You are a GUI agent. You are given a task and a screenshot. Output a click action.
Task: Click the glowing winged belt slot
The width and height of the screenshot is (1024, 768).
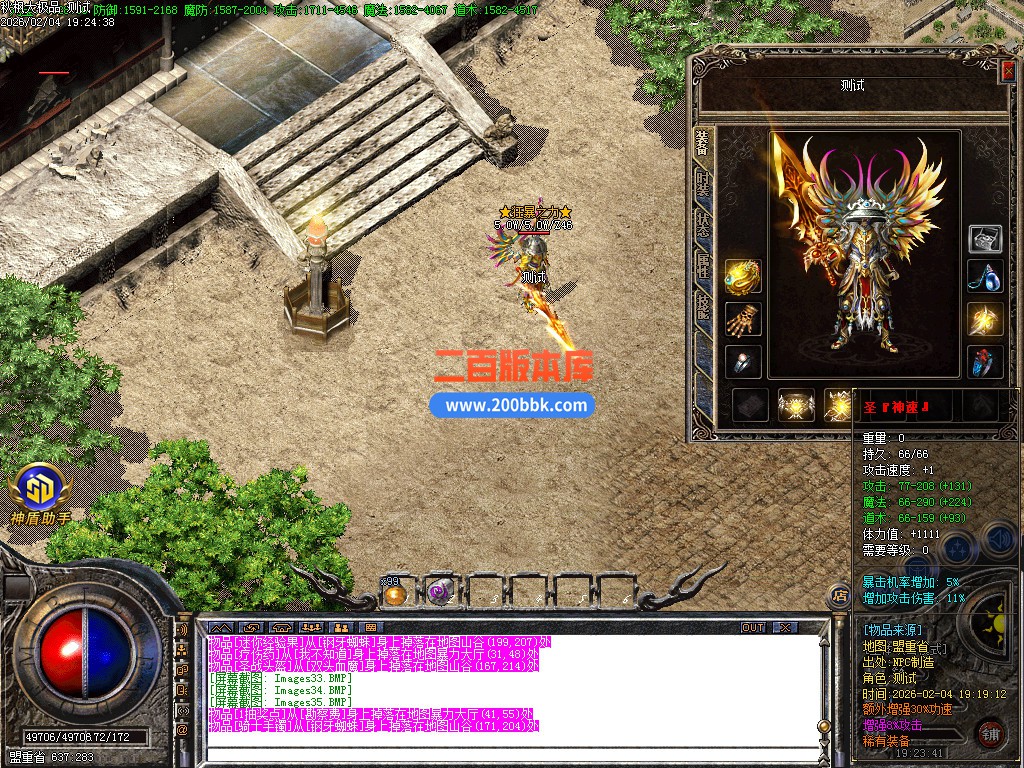click(797, 405)
